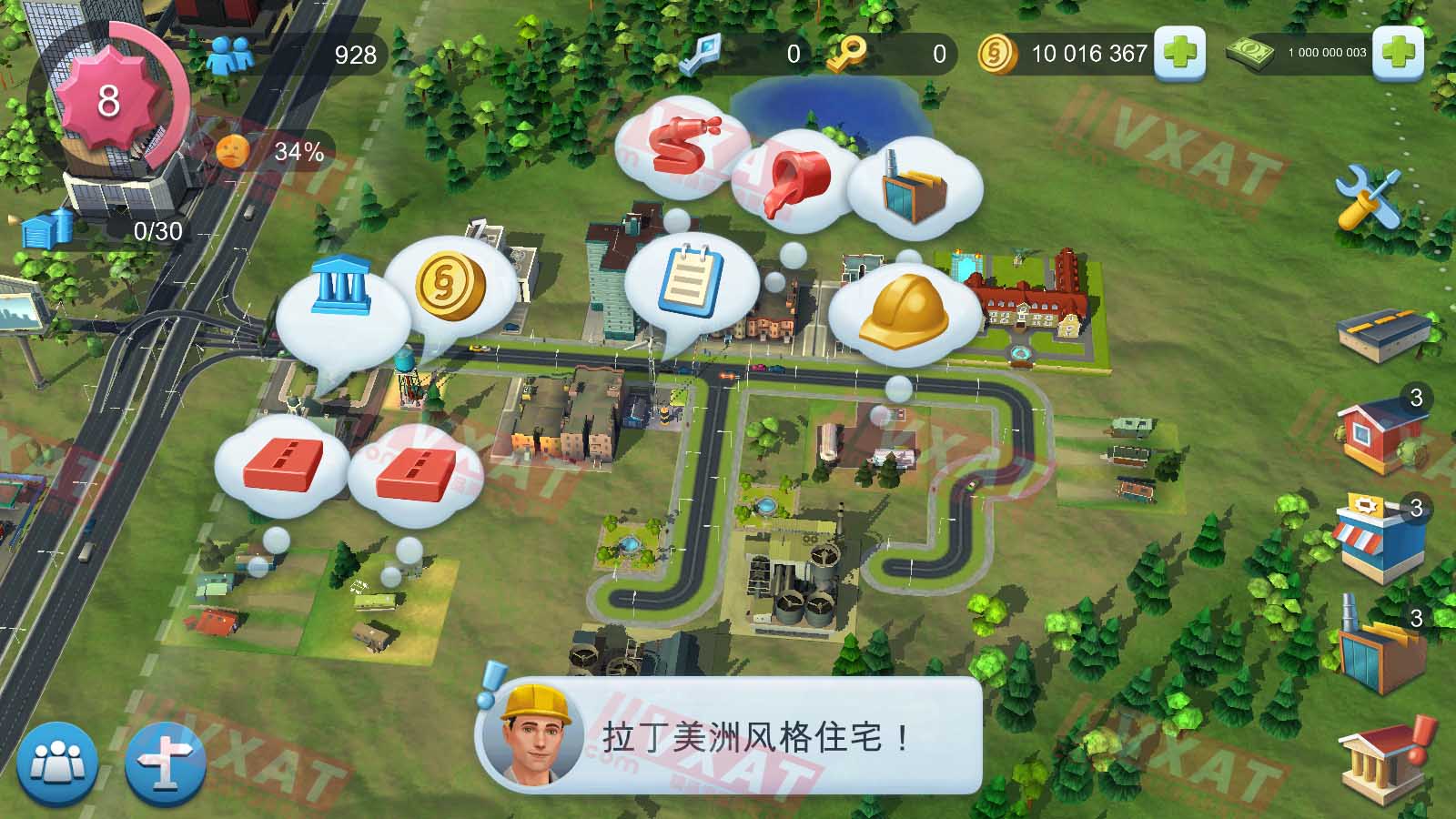Tap the level 8 progress ring
This screenshot has height=819, width=1456.
pyautogui.click(x=109, y=98)
